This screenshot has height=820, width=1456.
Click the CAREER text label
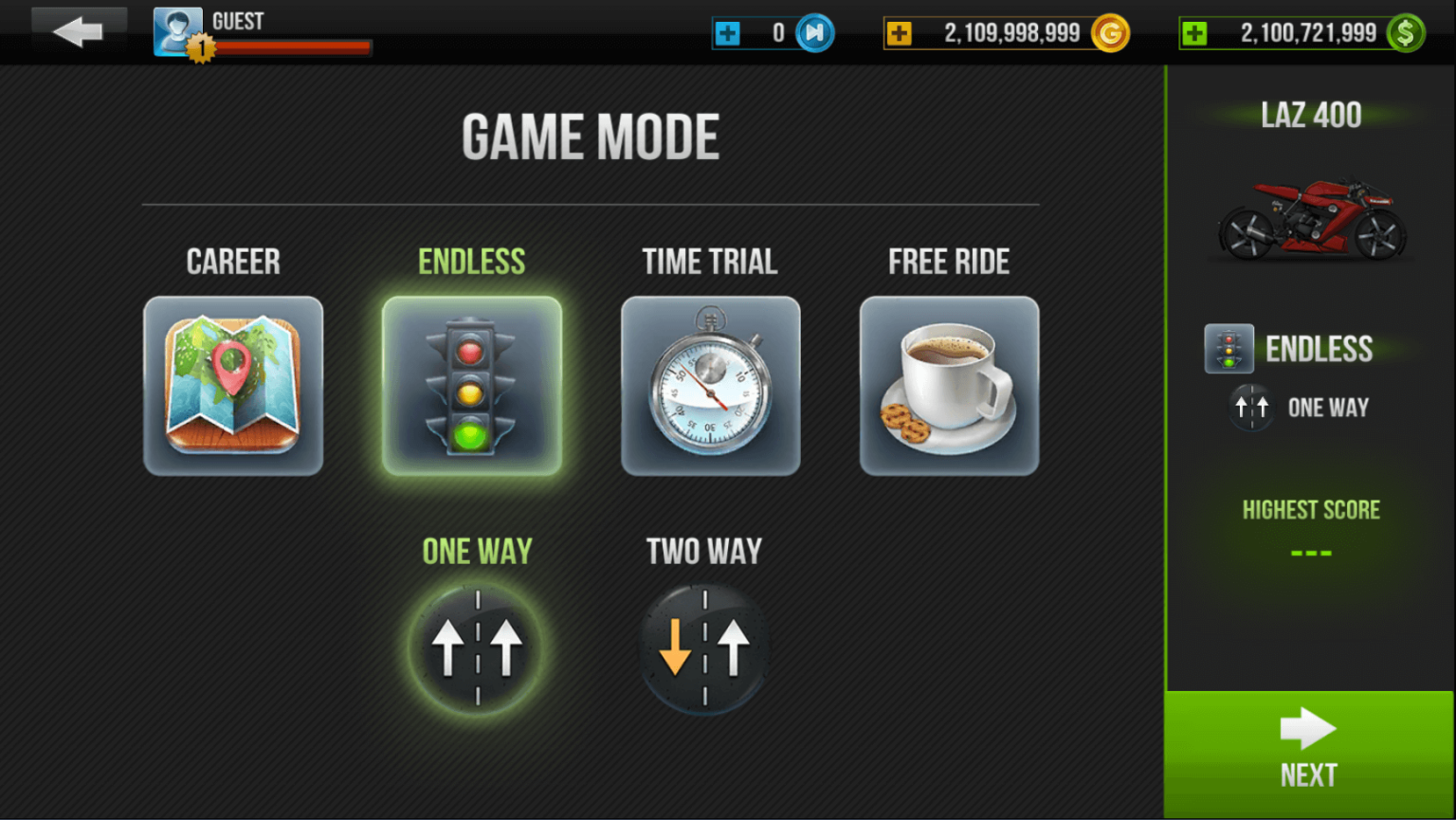point(233,261)
